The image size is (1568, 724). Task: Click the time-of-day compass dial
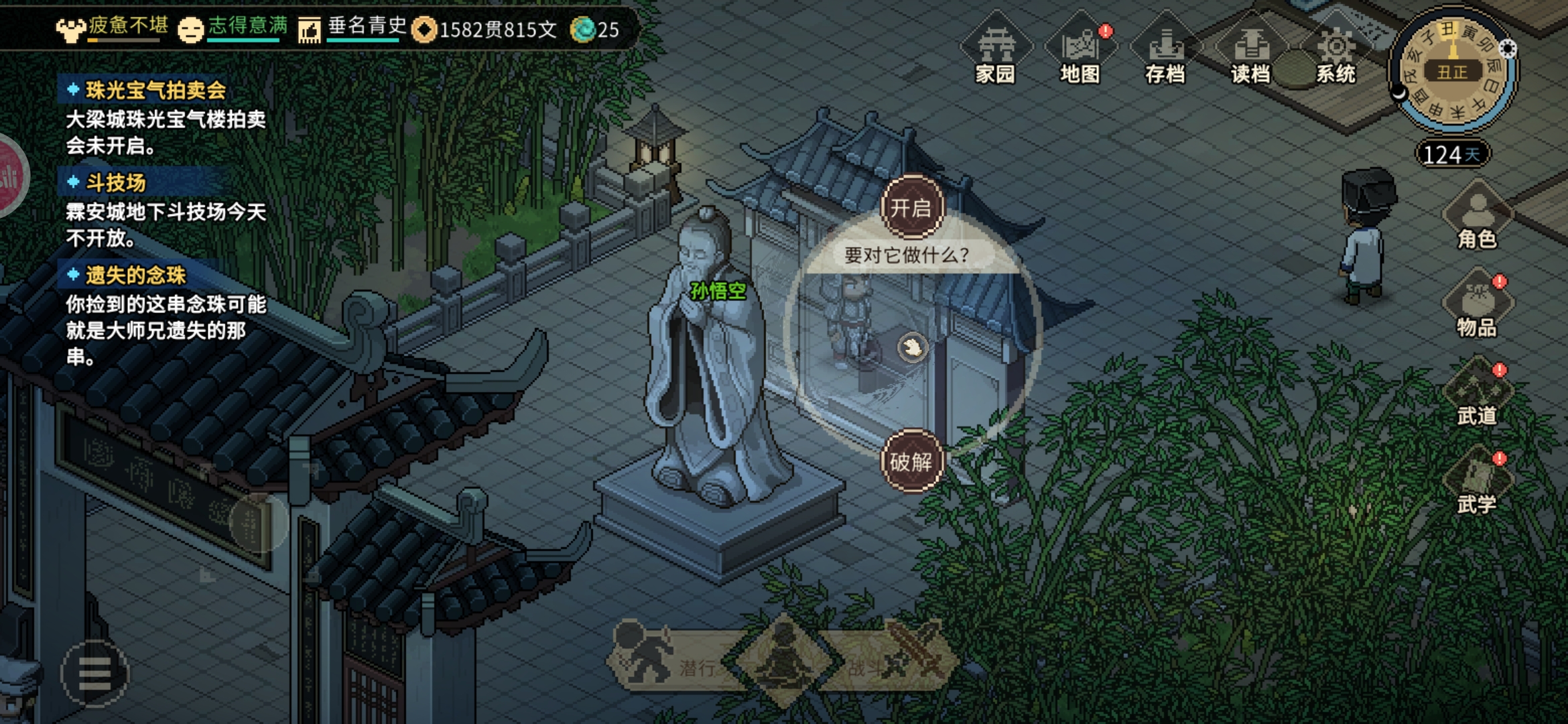pyautogui.click(x=1452, y=71)
